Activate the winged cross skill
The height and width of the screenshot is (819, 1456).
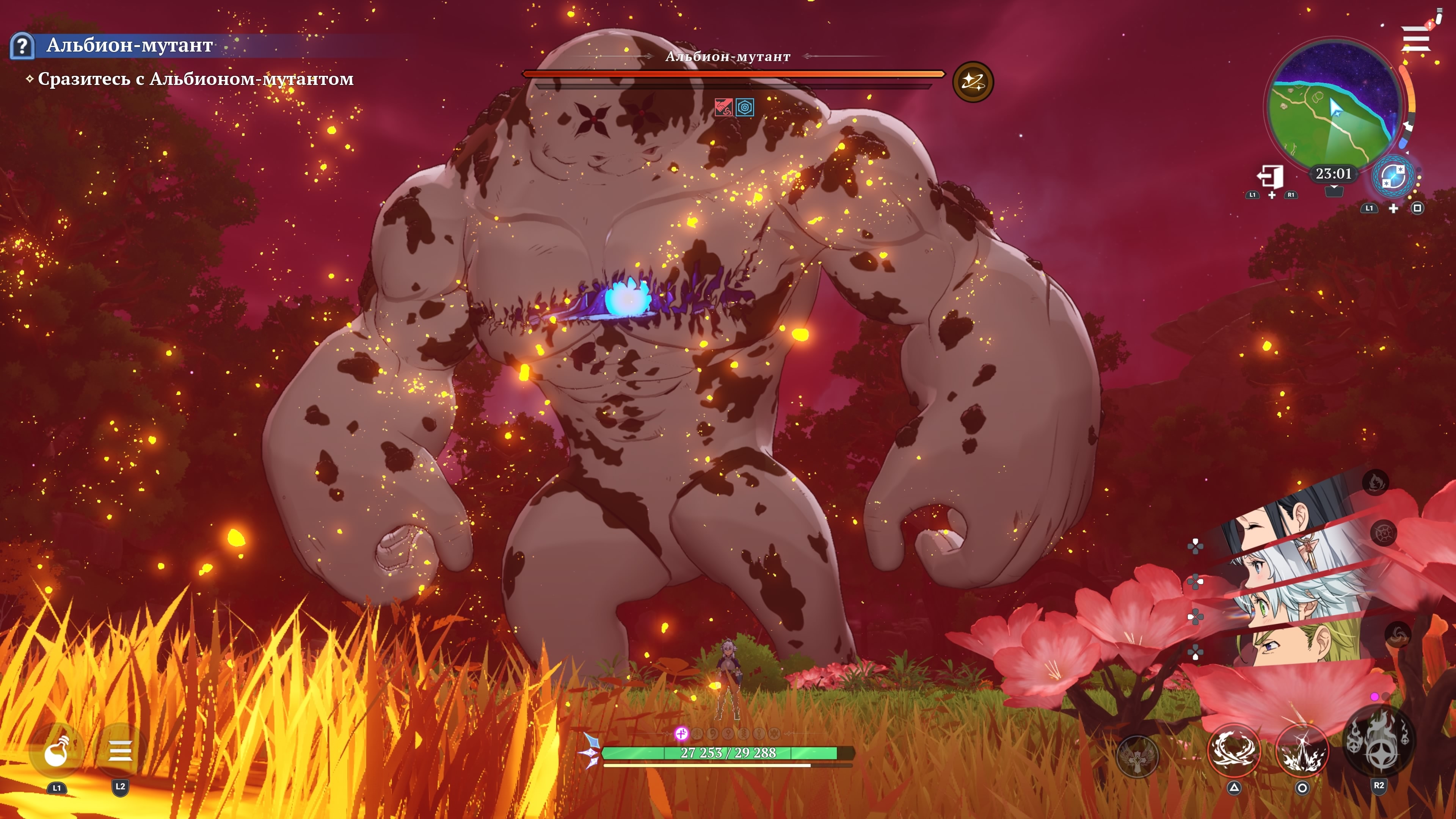tap(1138, 756)
